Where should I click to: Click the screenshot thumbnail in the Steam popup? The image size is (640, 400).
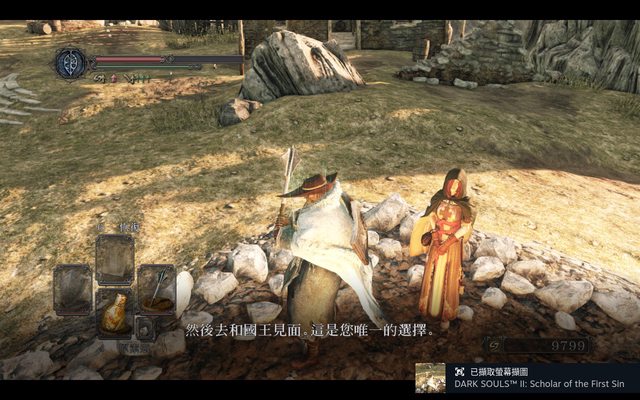431,378
